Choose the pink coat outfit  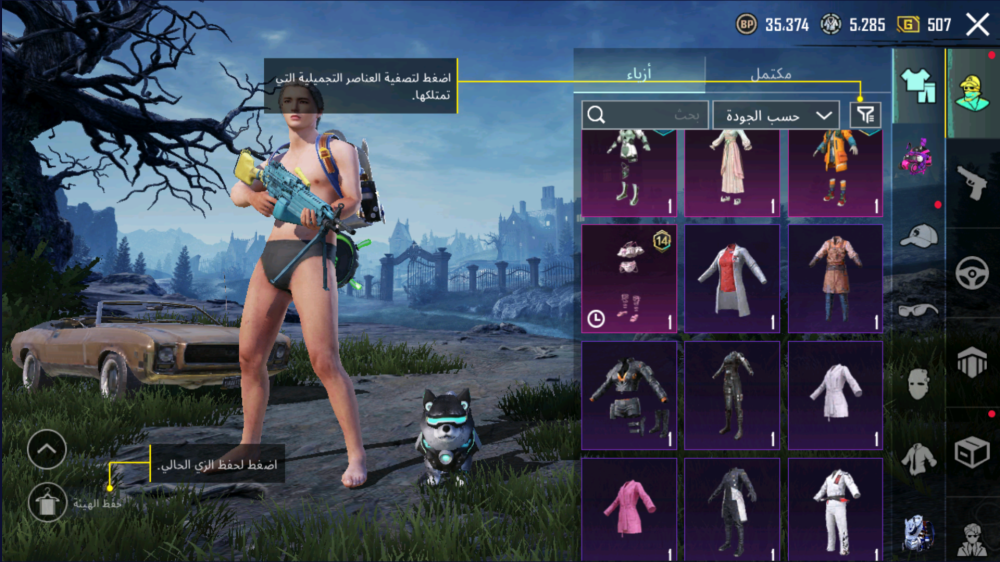point(629,509)
